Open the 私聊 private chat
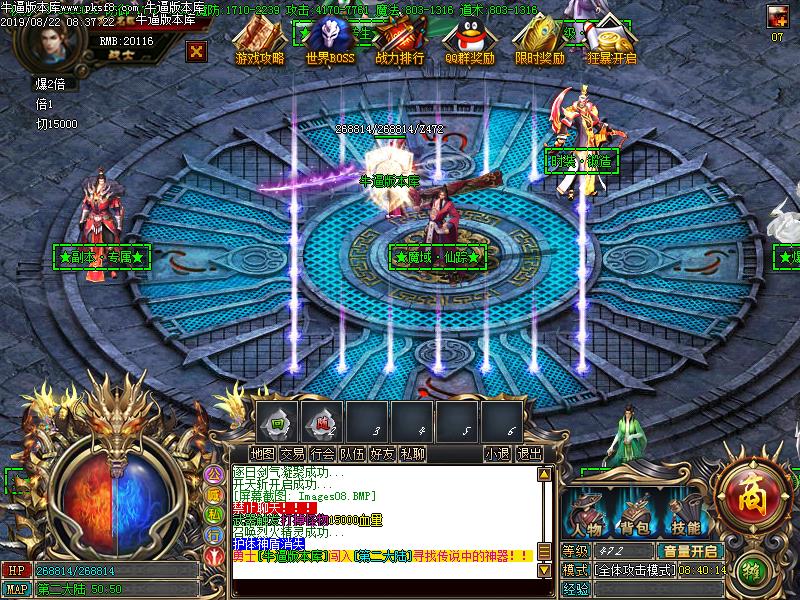 (412, 453)
